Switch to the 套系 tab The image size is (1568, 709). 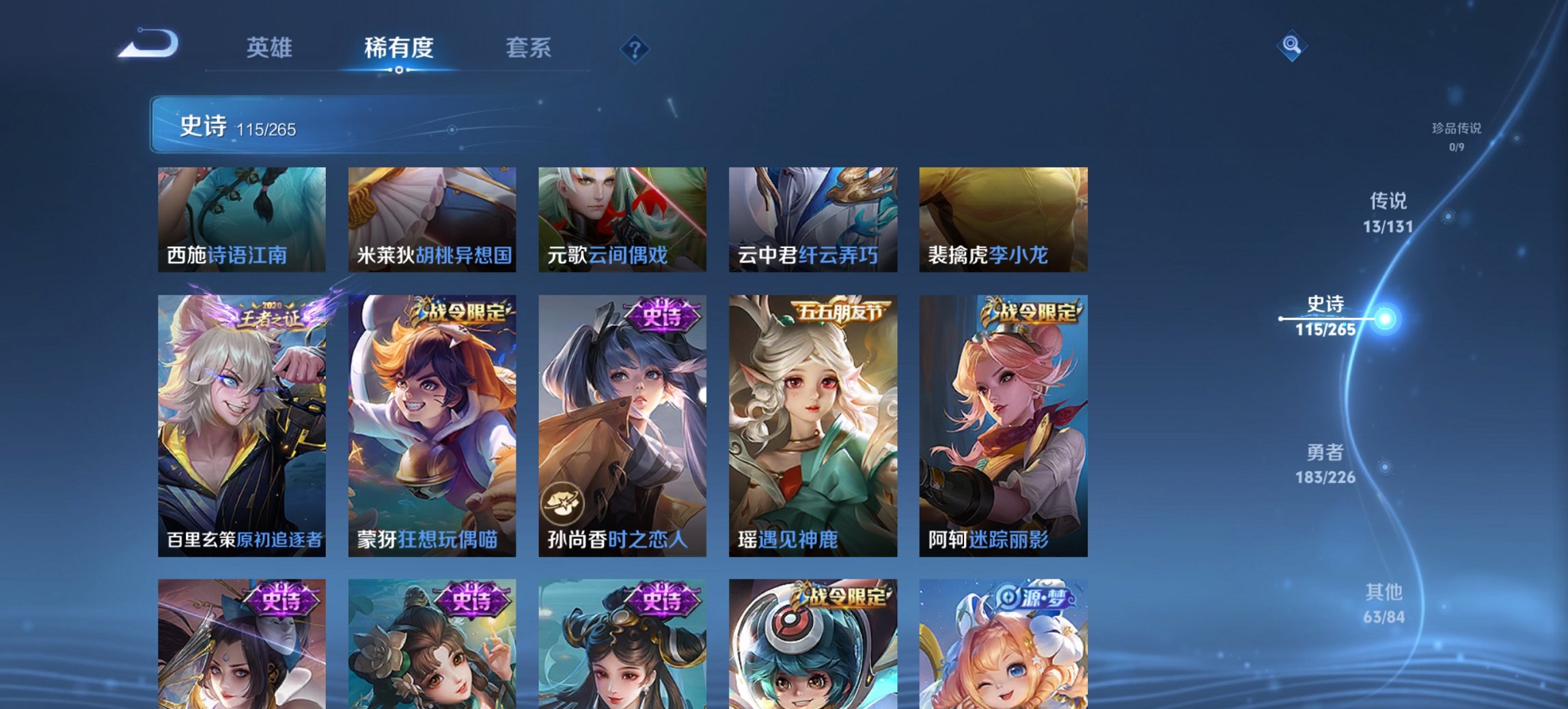(x=529, y=48)
